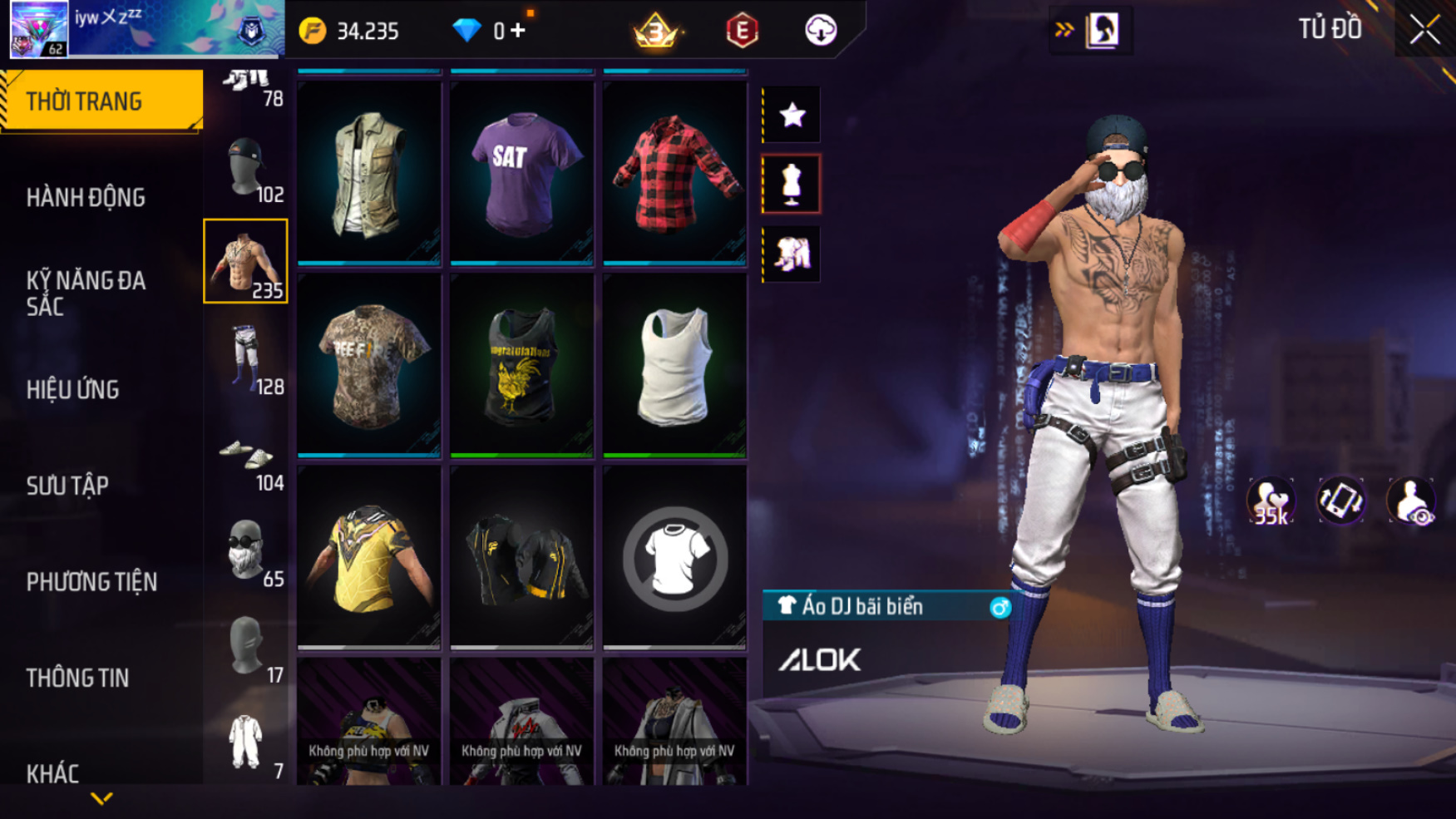Show favorites with the star filter
The image size is (1456, 819).
point(792,115)
